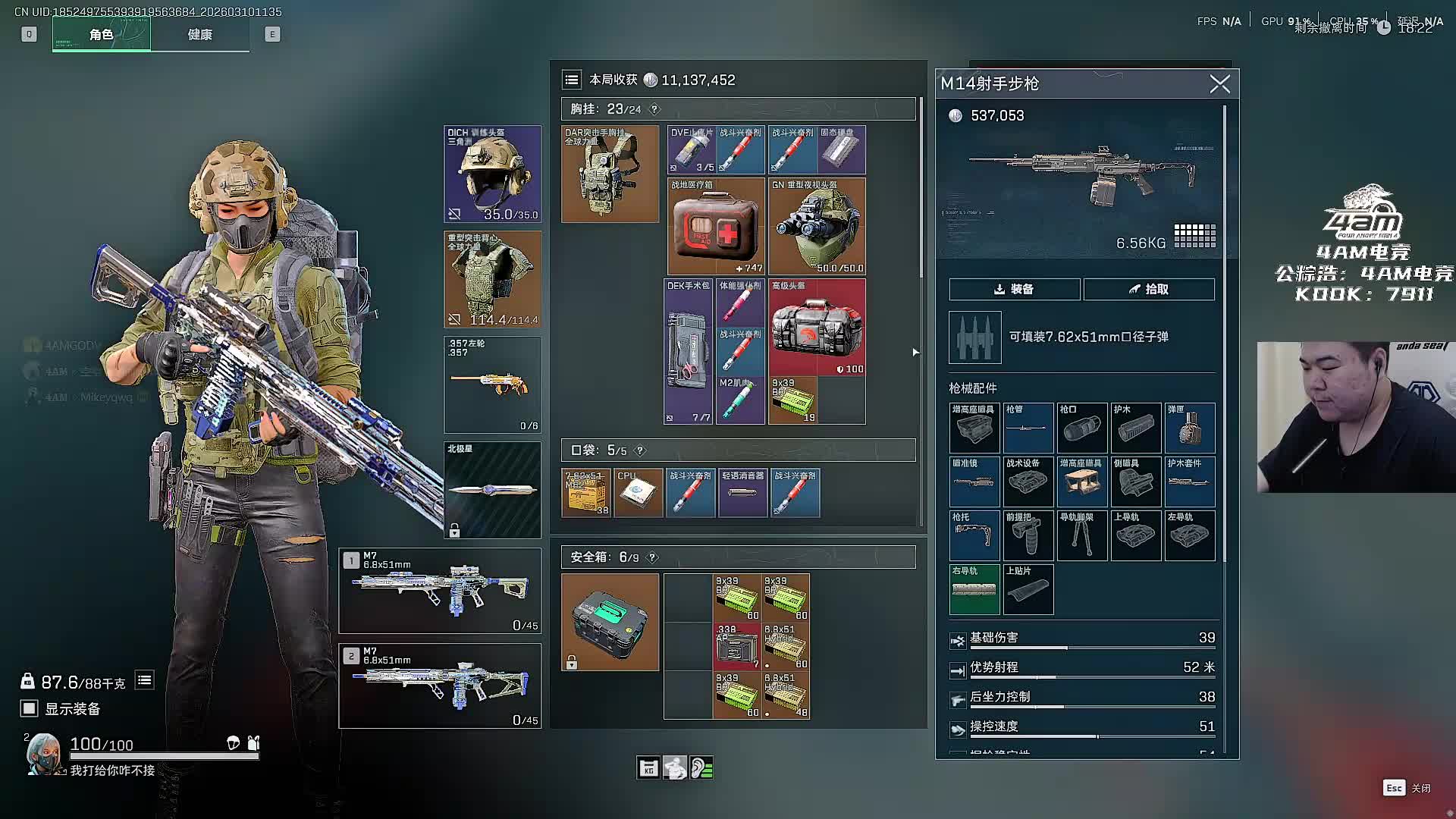Select the first M7 rifle slot
The height and width of the screenshot is (819, 1456).
(440, 591)
